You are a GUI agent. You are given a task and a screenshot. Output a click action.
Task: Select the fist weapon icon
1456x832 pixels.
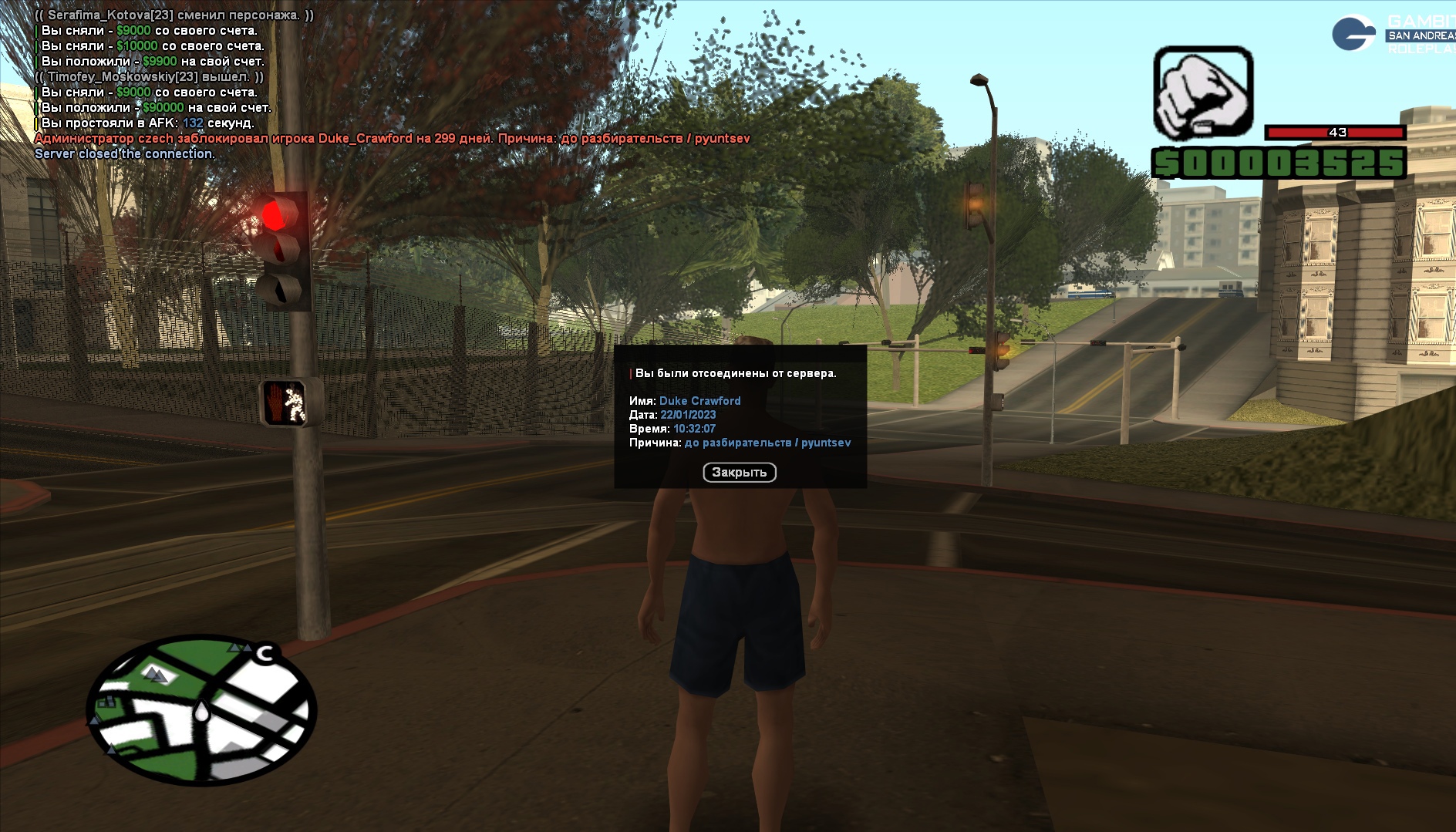point(1202,93)
